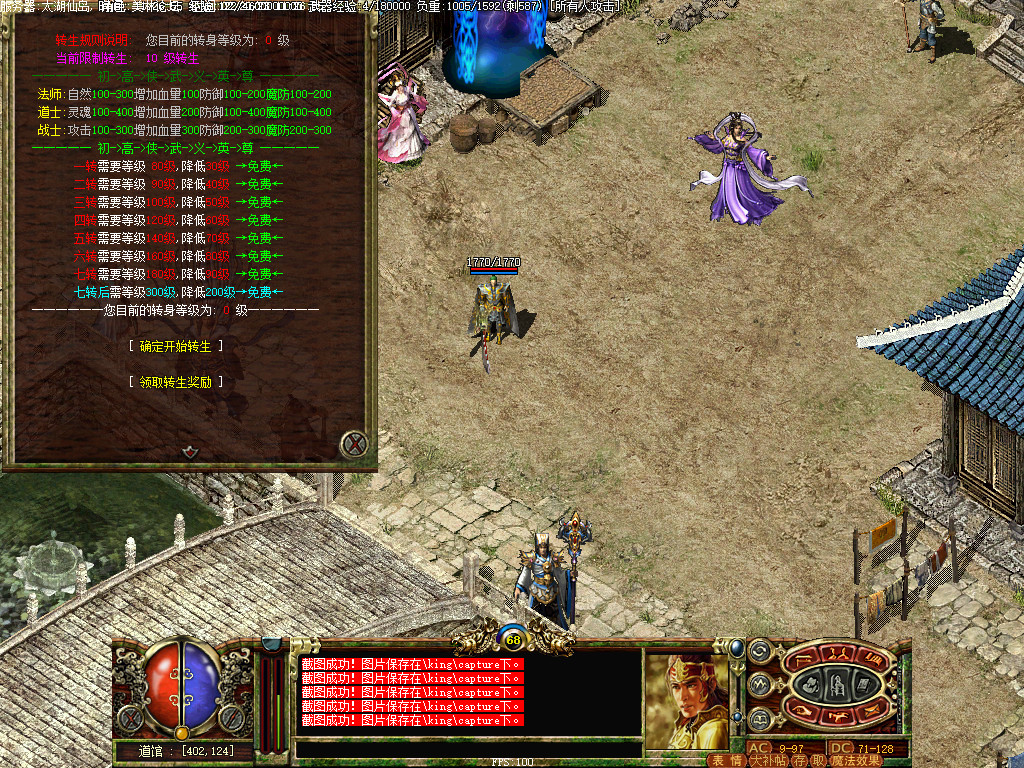
Task: Claim reward via 领取转生奖励 option
Action: (x=176, y=382)
